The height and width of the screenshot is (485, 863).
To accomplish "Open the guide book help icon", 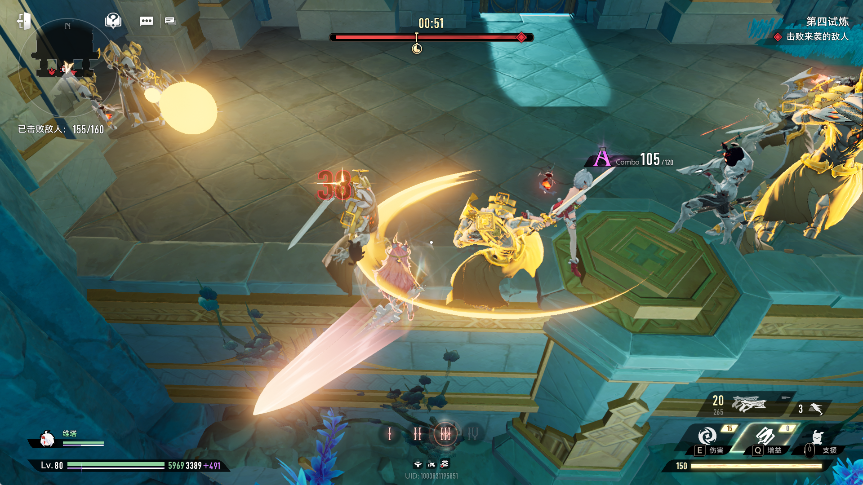I will pyautogui.click(x=114, y=20).
